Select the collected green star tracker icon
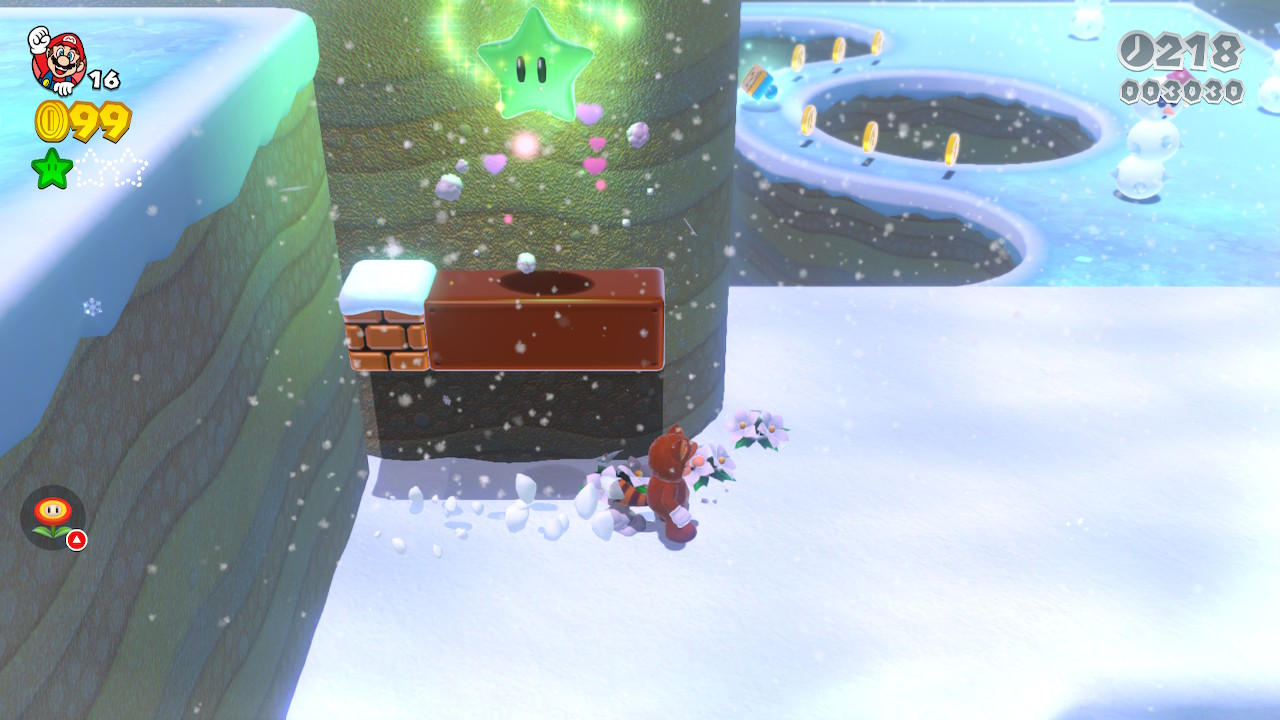The image size is (1280, 720). tap(52, 168)
